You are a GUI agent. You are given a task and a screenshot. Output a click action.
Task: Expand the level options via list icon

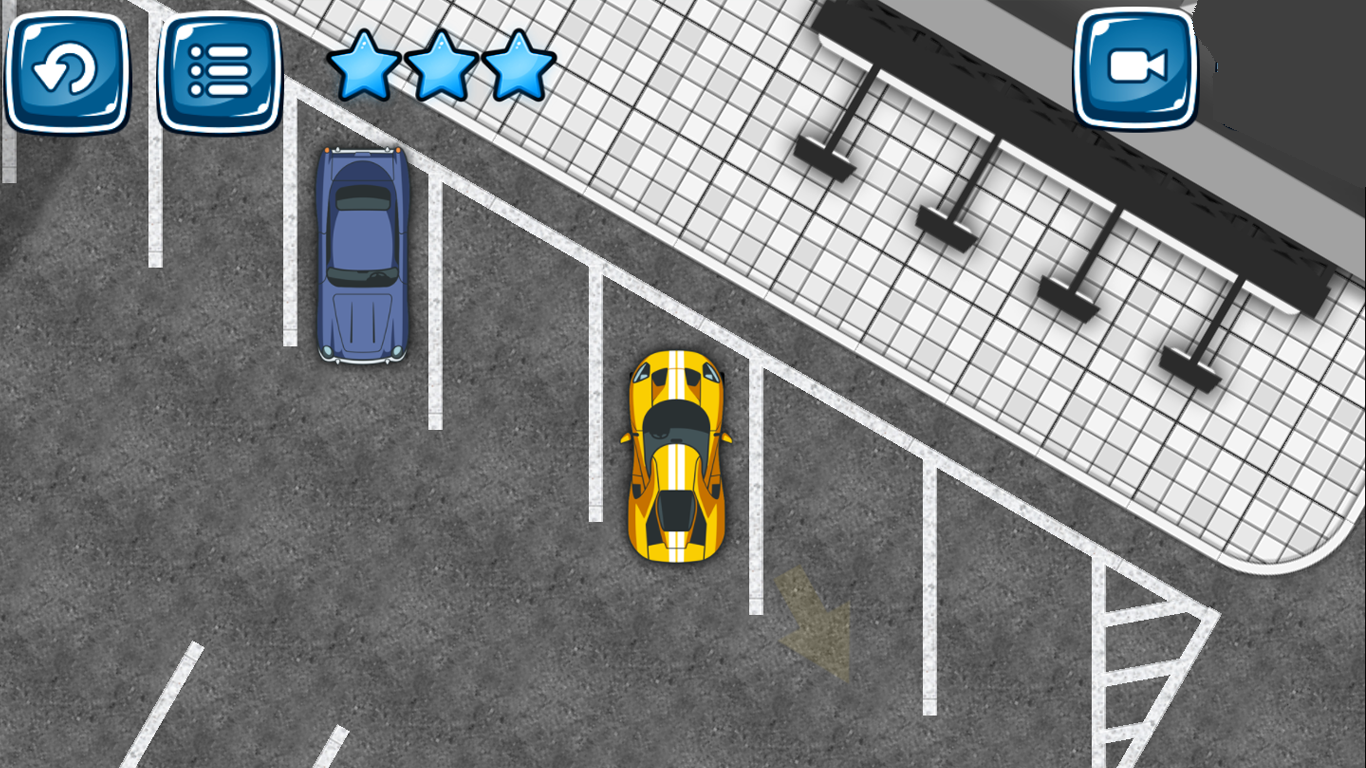(x=219, y=70)
